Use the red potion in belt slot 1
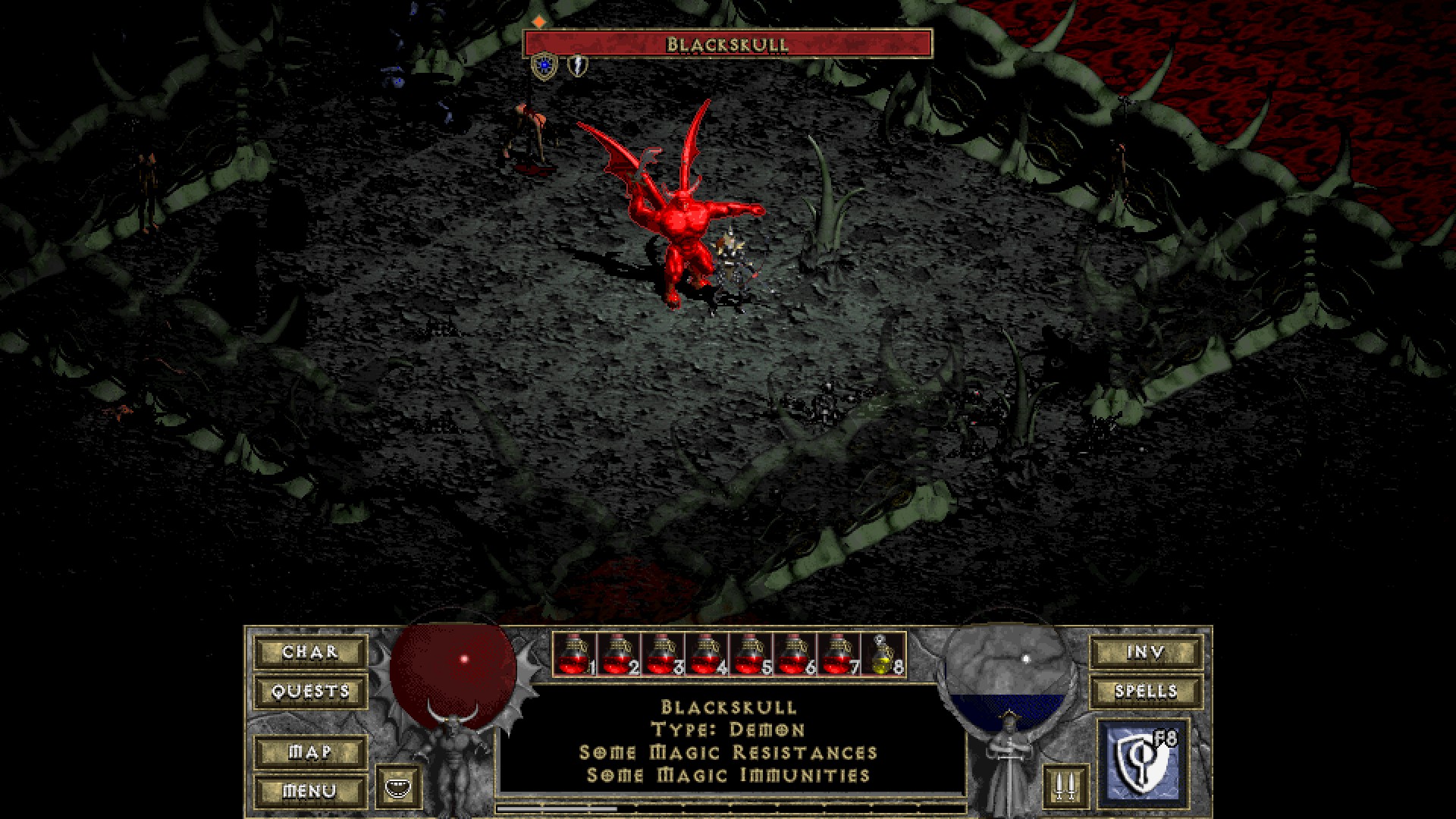This screenshot has width=1456, height=819. click(575, 654)
